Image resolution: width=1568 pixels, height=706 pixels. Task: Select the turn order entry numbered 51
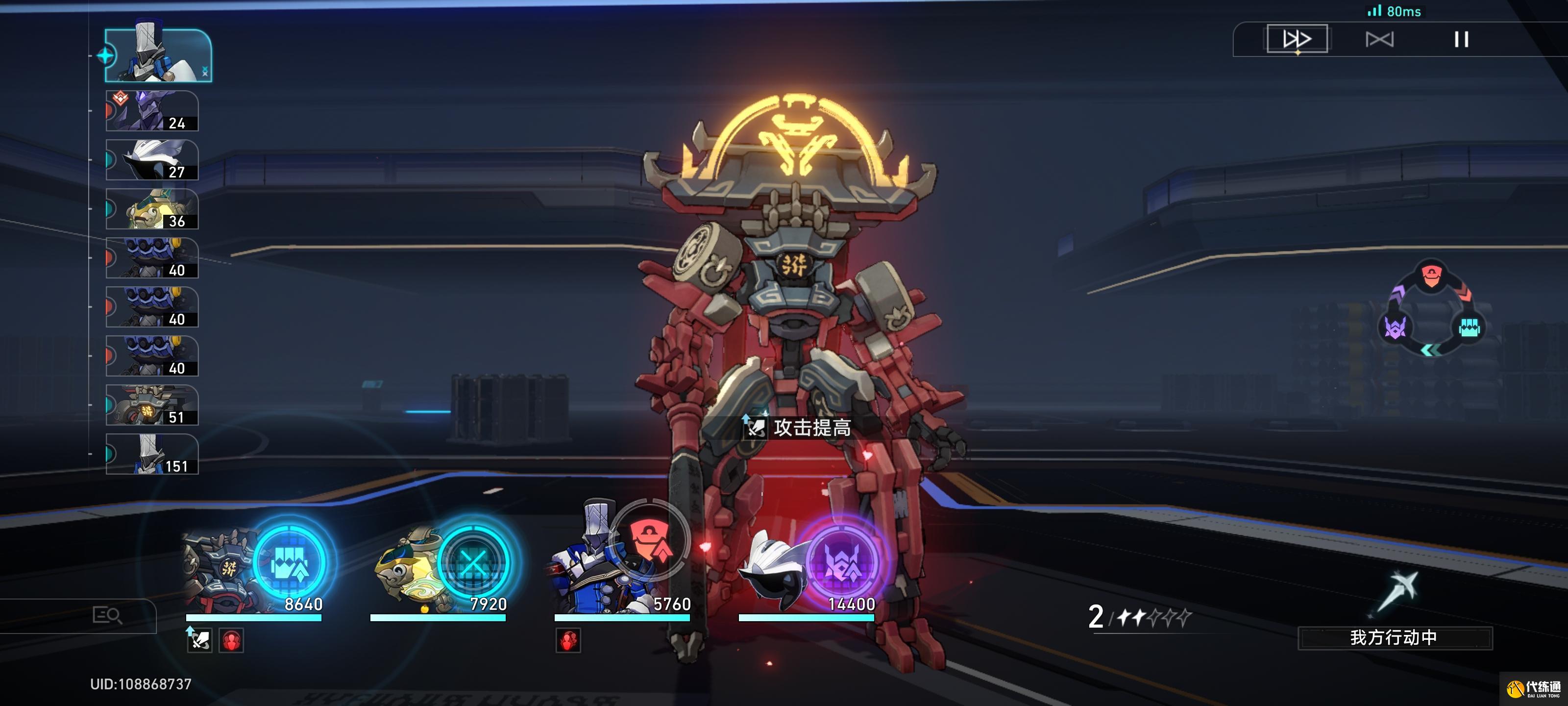pyautogui.click(x=152, y=405)
